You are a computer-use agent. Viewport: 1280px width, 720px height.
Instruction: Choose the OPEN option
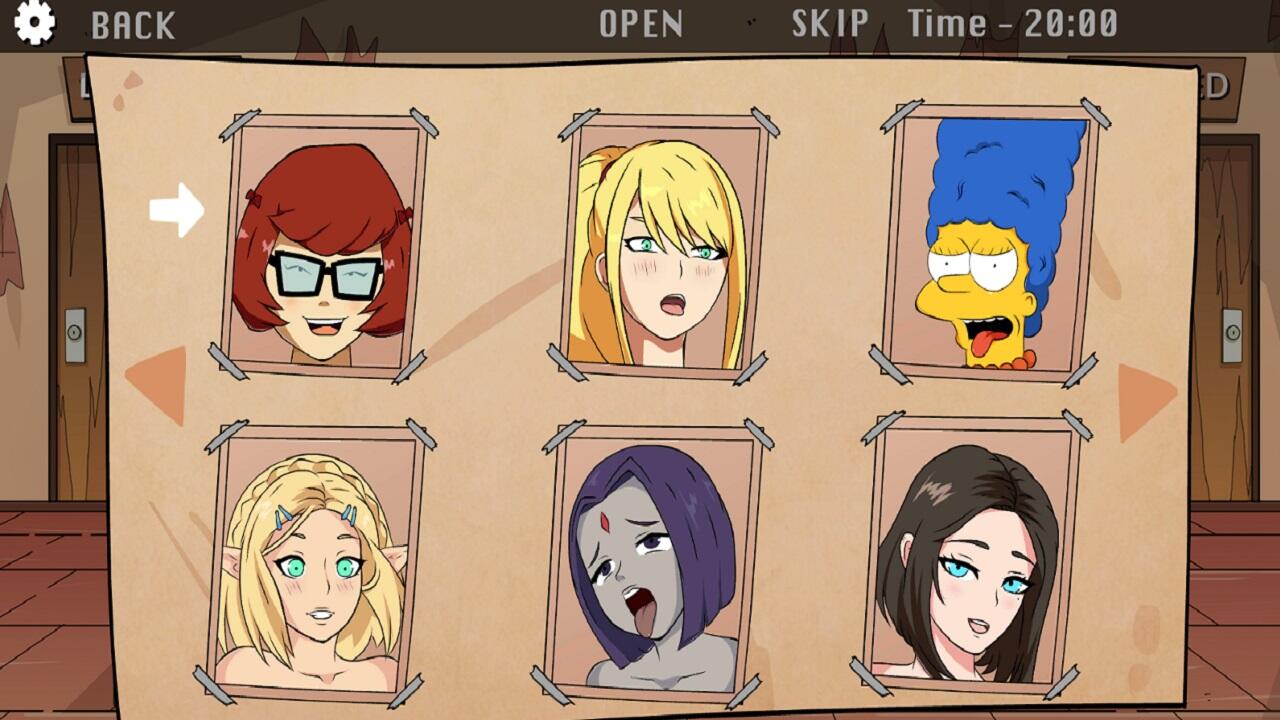pos(641,24)
